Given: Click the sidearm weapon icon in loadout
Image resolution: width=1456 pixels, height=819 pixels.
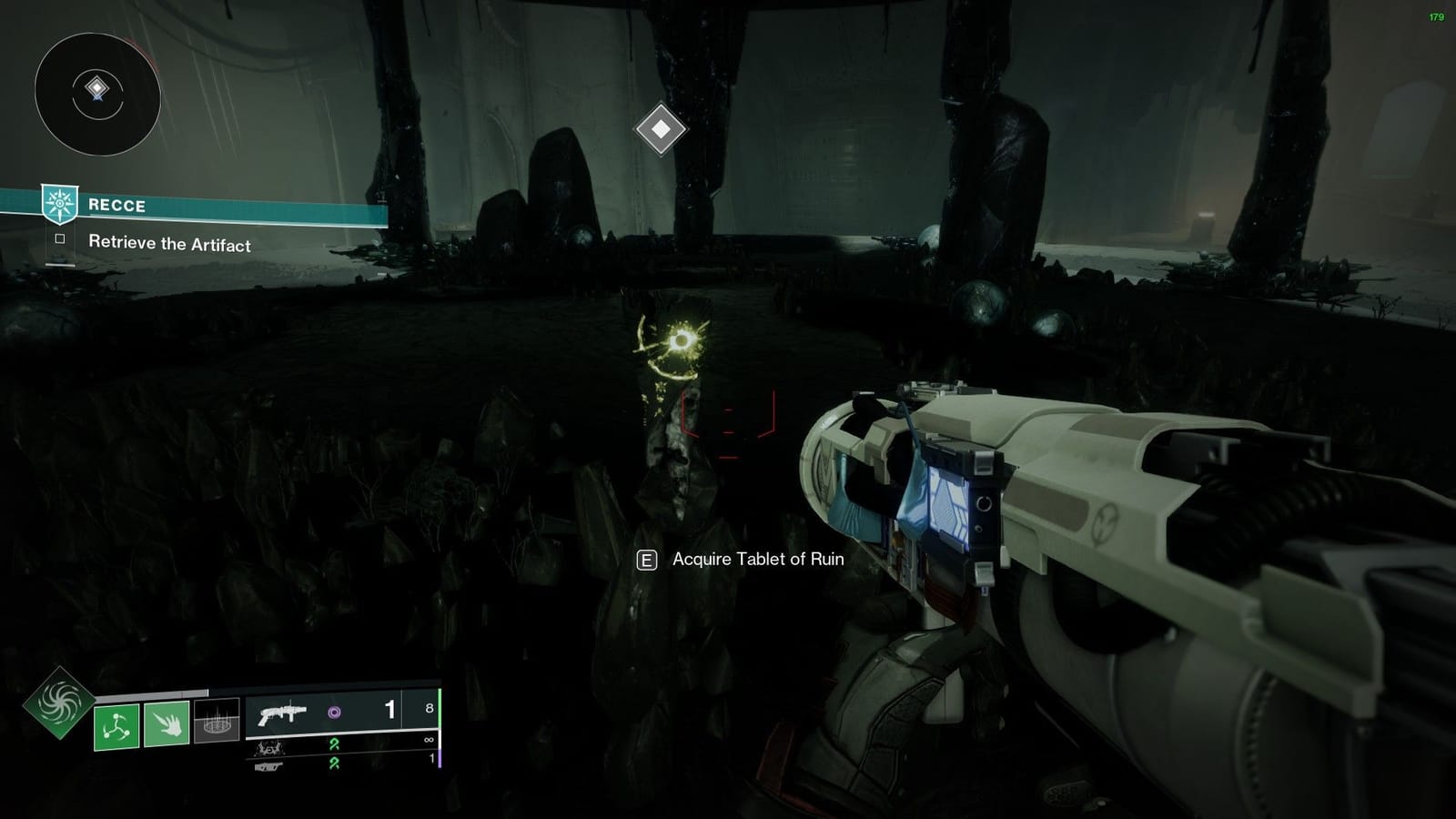Looking at the screenshot, I should click(x=268, y=767).
